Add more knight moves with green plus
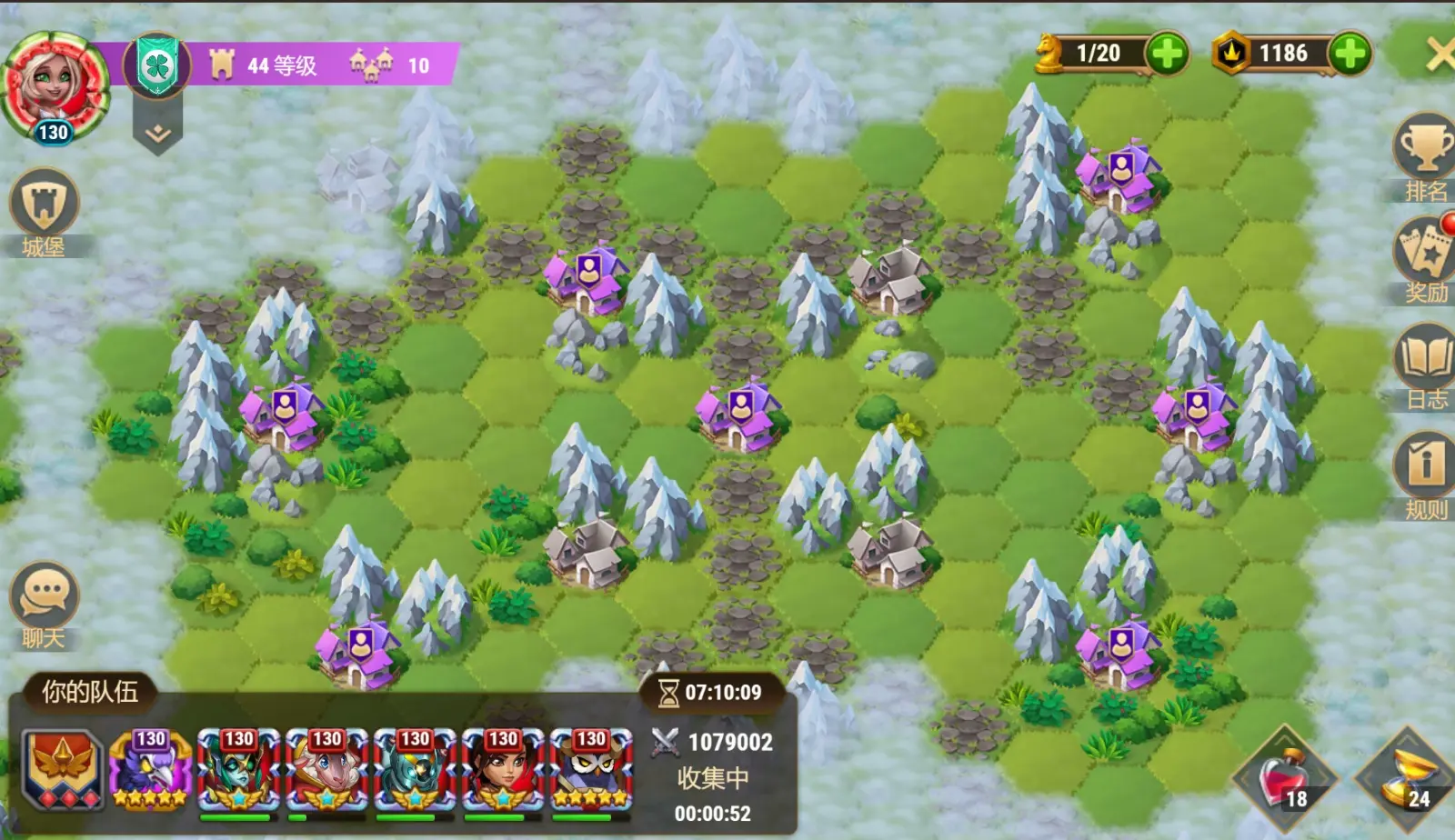Image resolution: width=1455 pixels, height=840 pixels. [1168, 54]
